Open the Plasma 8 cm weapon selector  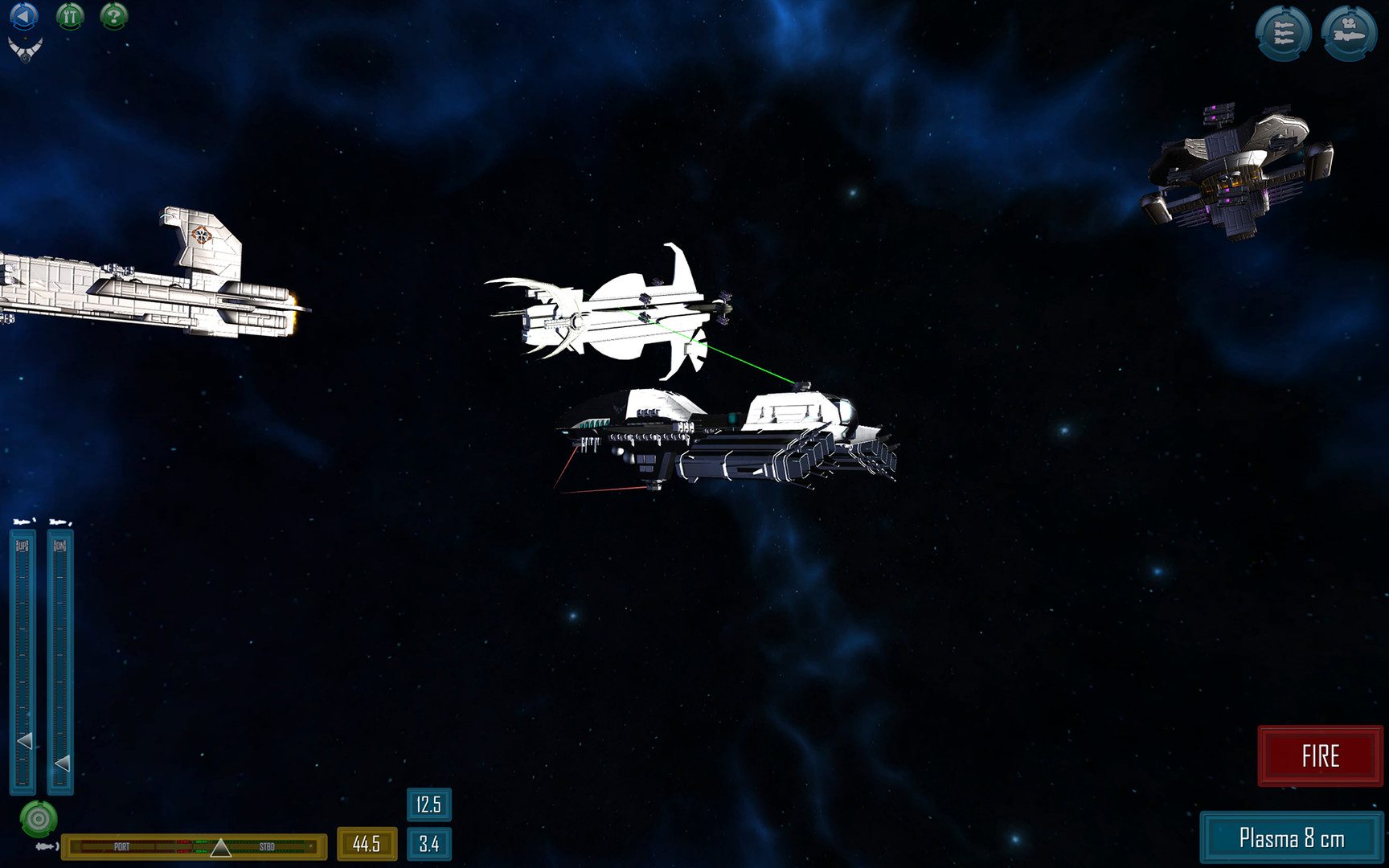tap(1293, 837)
